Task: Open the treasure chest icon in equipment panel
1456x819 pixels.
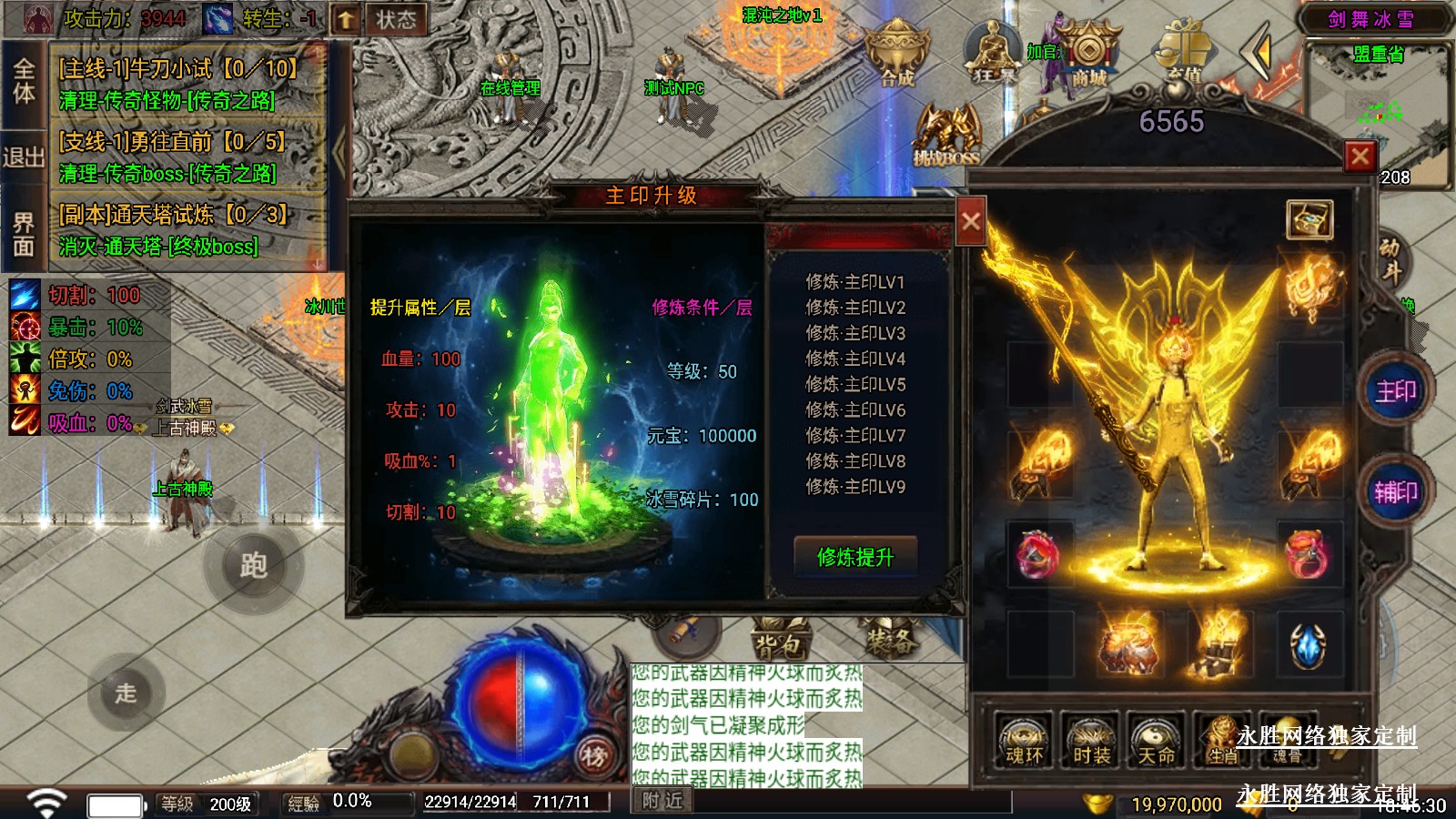Action: (1309, 219)
